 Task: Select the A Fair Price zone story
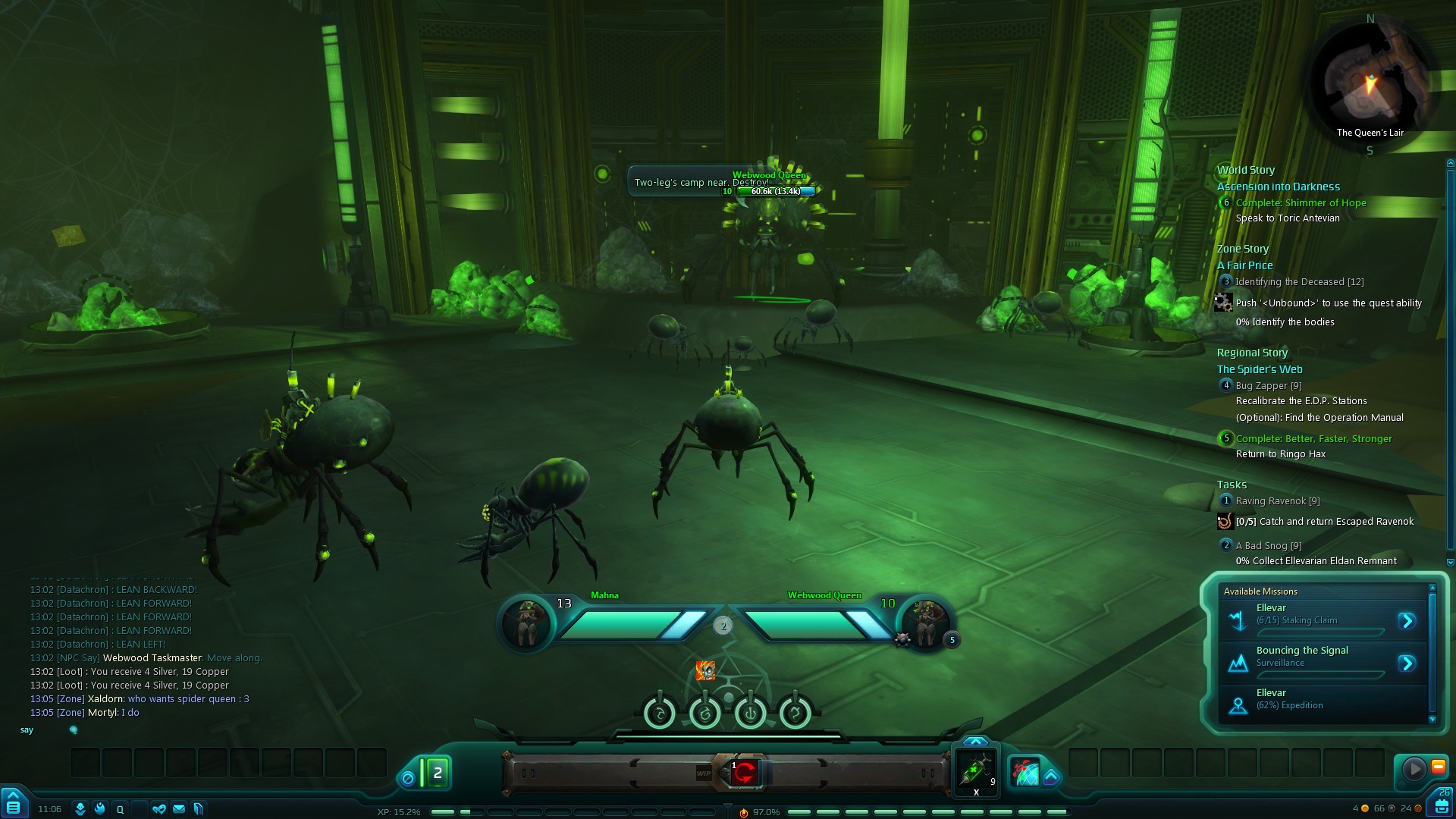tap(1244, 265)
